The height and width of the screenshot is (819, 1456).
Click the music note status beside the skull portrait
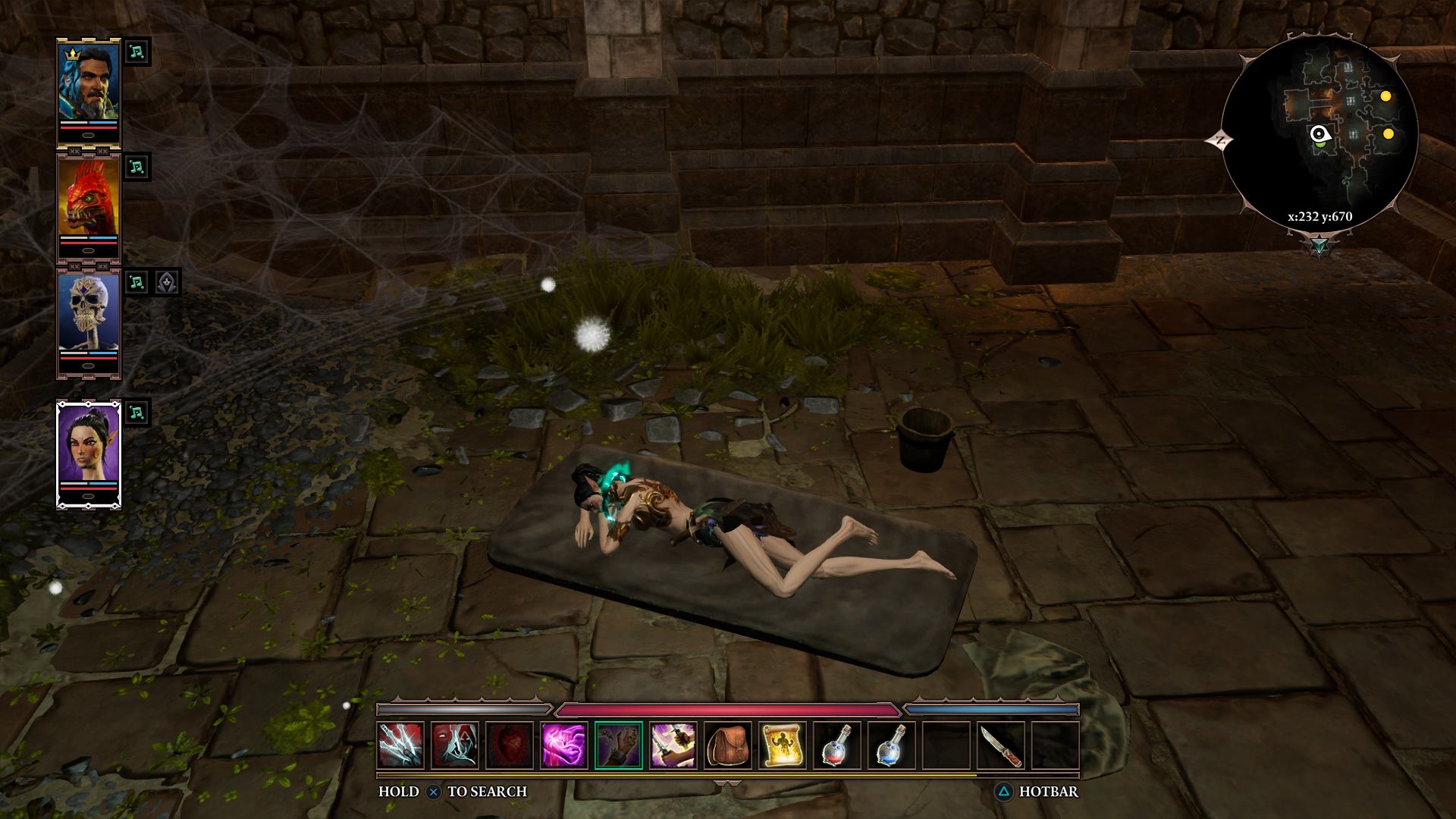(136, 282)
